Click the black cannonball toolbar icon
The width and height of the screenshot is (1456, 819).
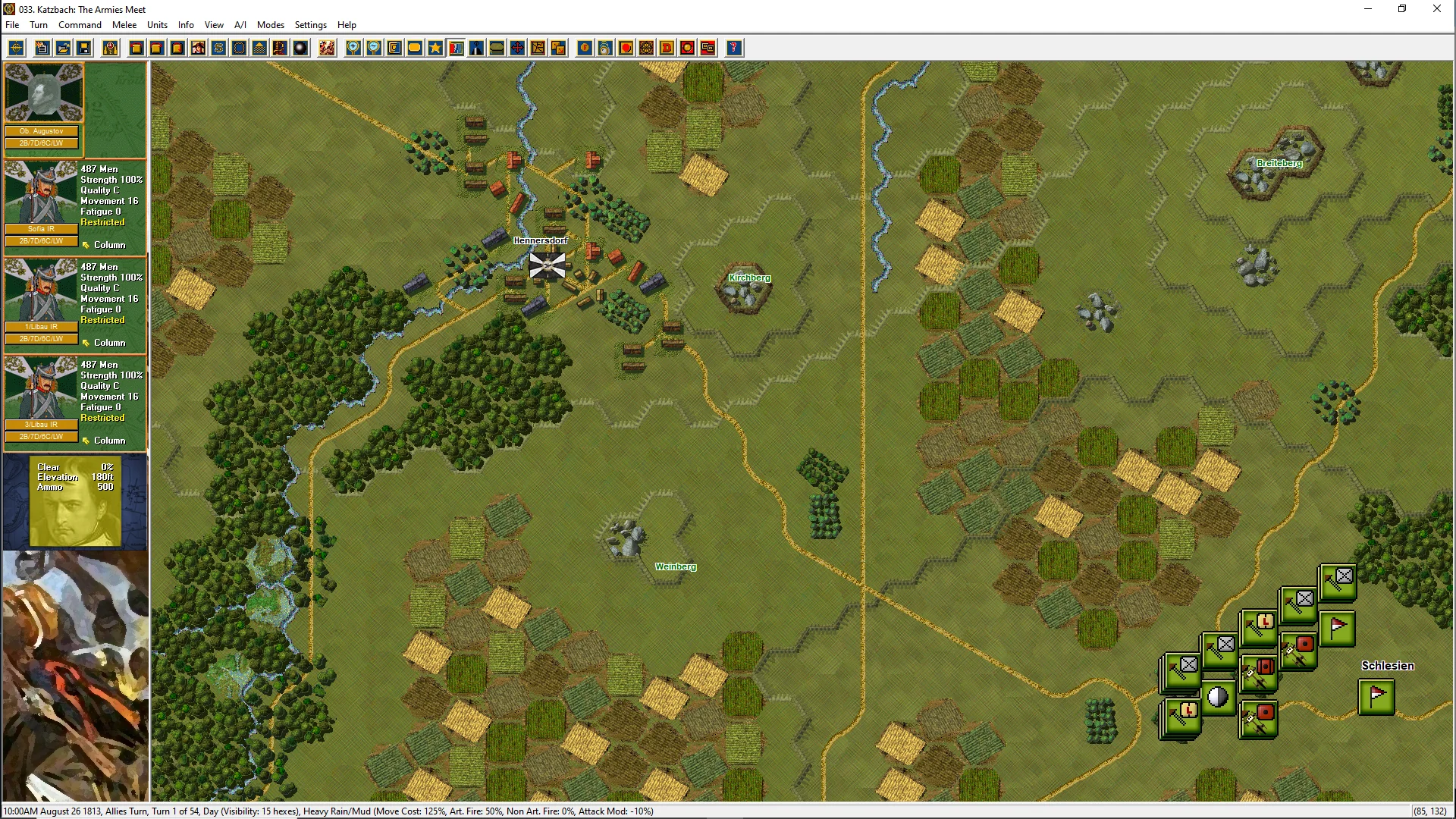(301, 49)
